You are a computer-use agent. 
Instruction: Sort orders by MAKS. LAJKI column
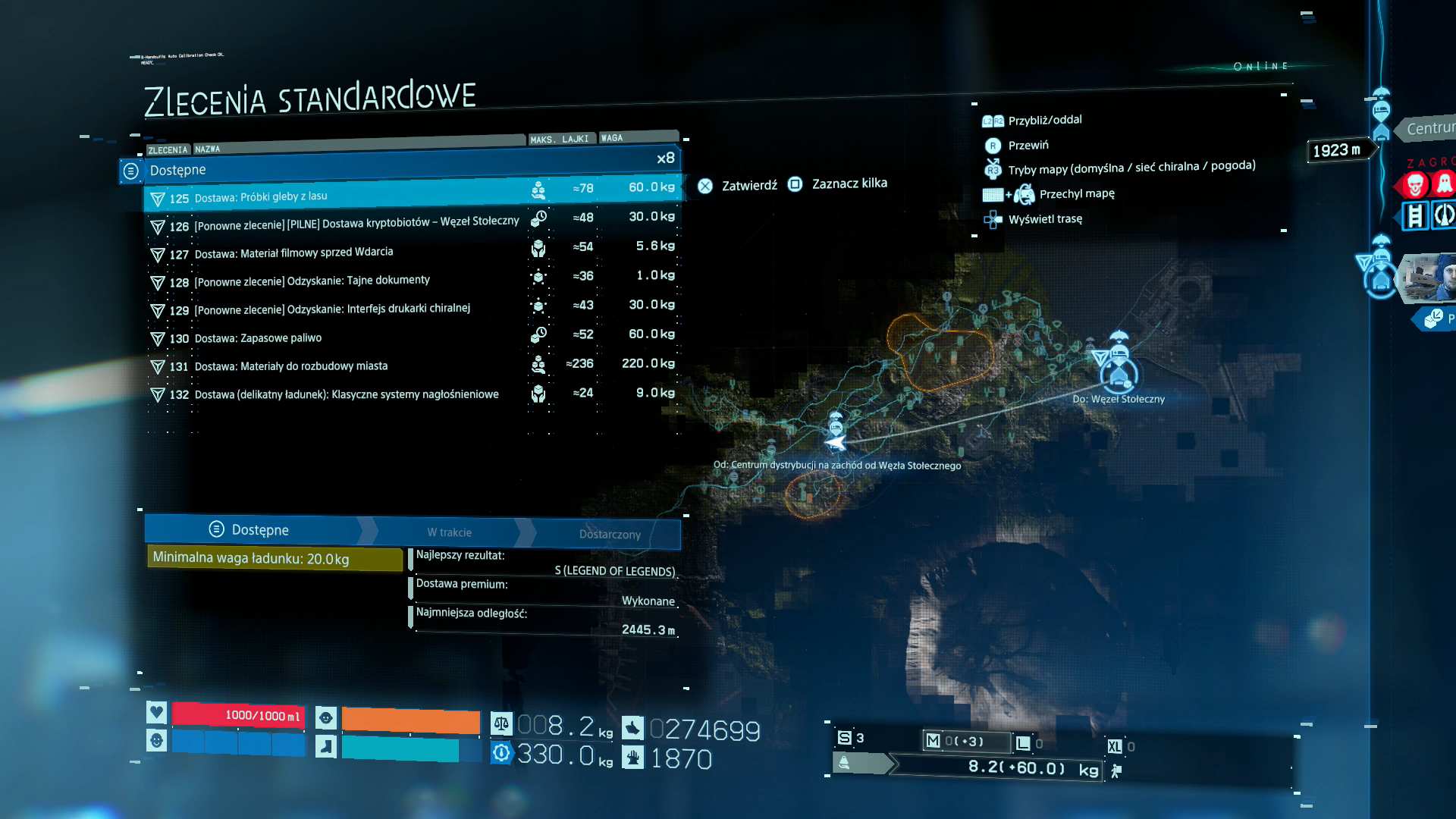[x=560, y=140]
